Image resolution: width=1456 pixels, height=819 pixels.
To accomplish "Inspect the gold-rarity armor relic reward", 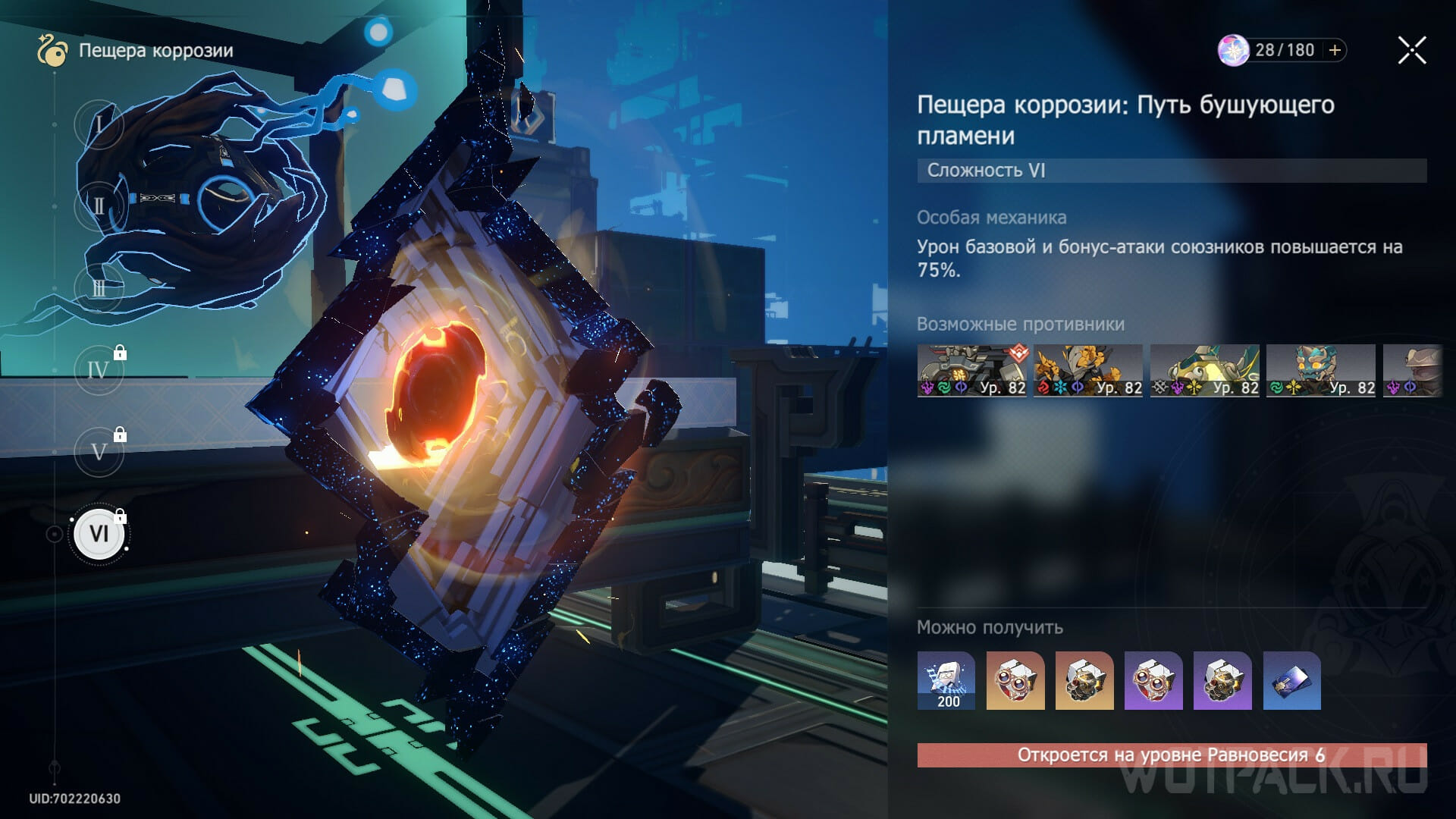I will [x=1084, y=680].
